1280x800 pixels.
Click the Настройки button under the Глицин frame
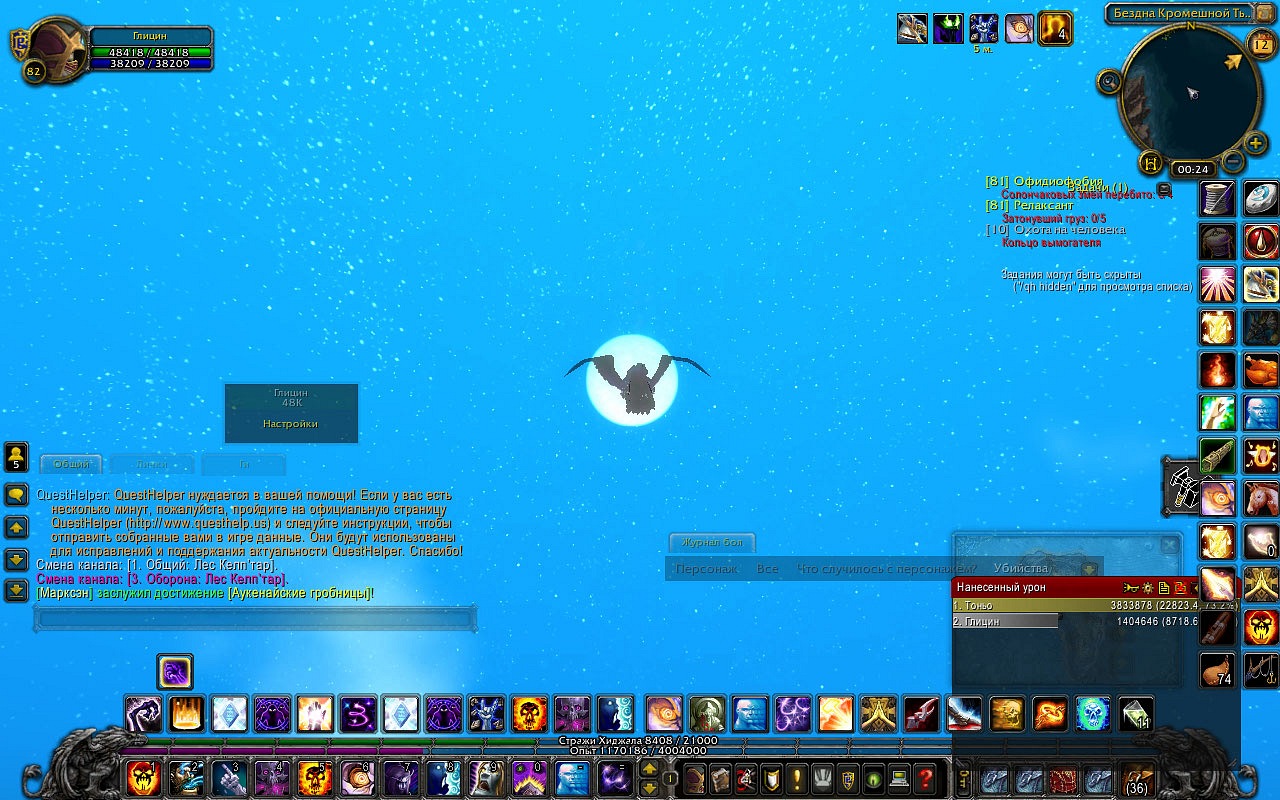[290, 424]
